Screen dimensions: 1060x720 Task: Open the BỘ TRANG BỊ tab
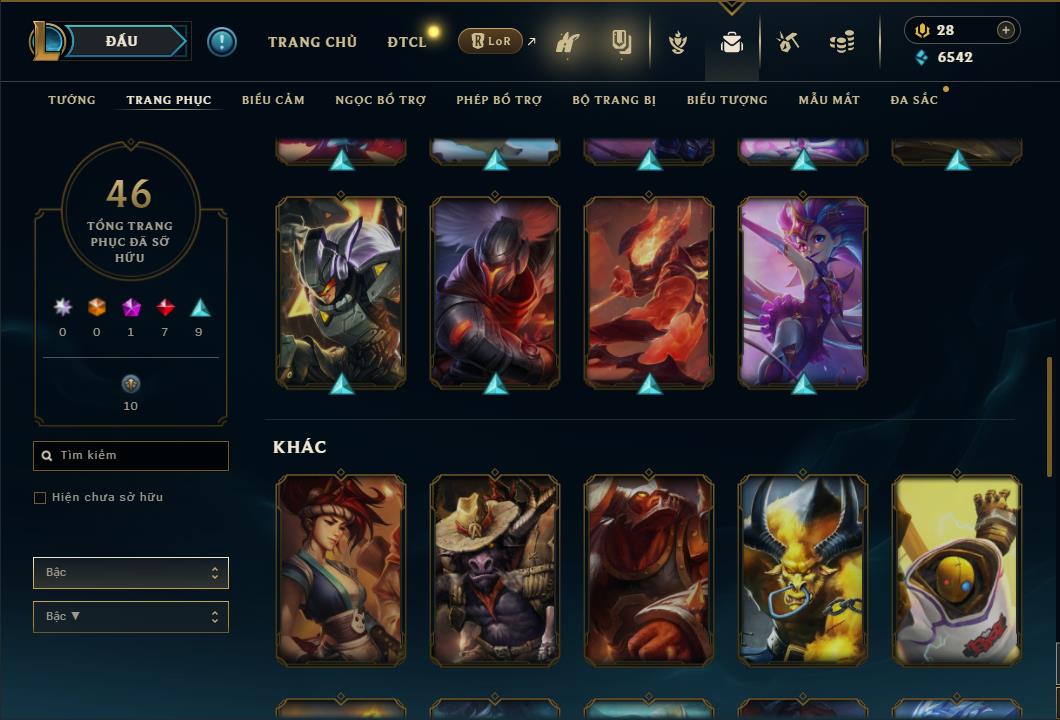614,100
